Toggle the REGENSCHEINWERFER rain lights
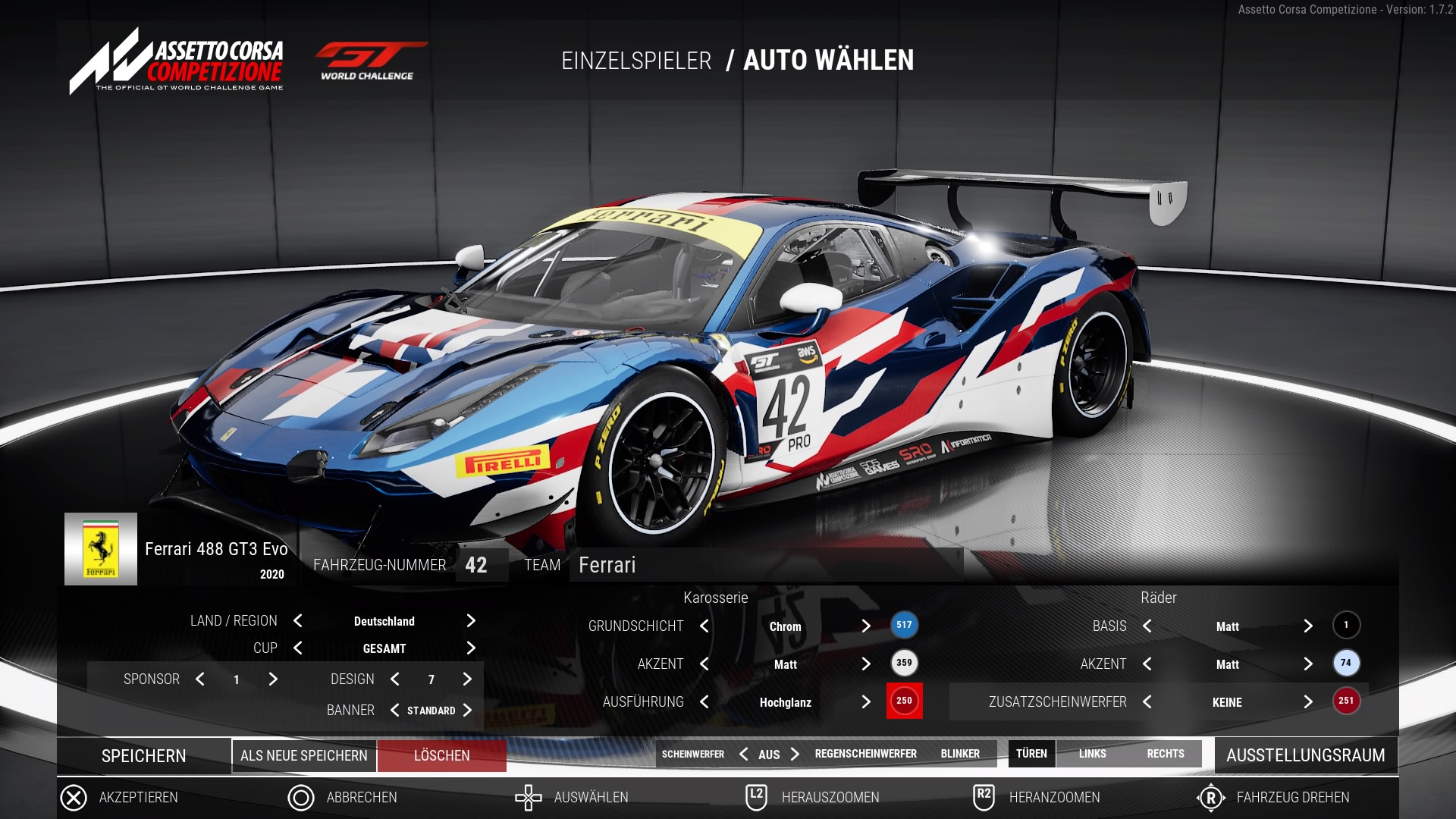The width and height of the screenshot is (1456, 819). tap(865, 754)
